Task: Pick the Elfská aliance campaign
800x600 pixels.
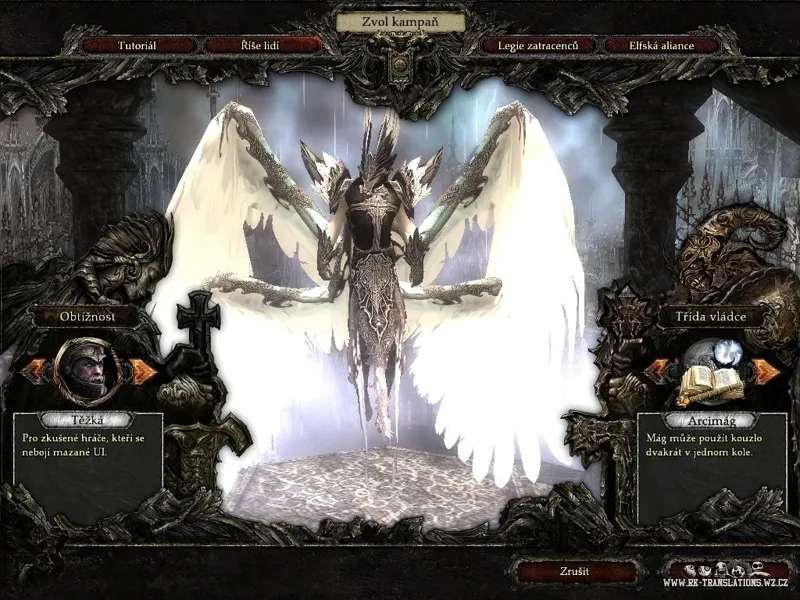Action: [x=661, y=45]
